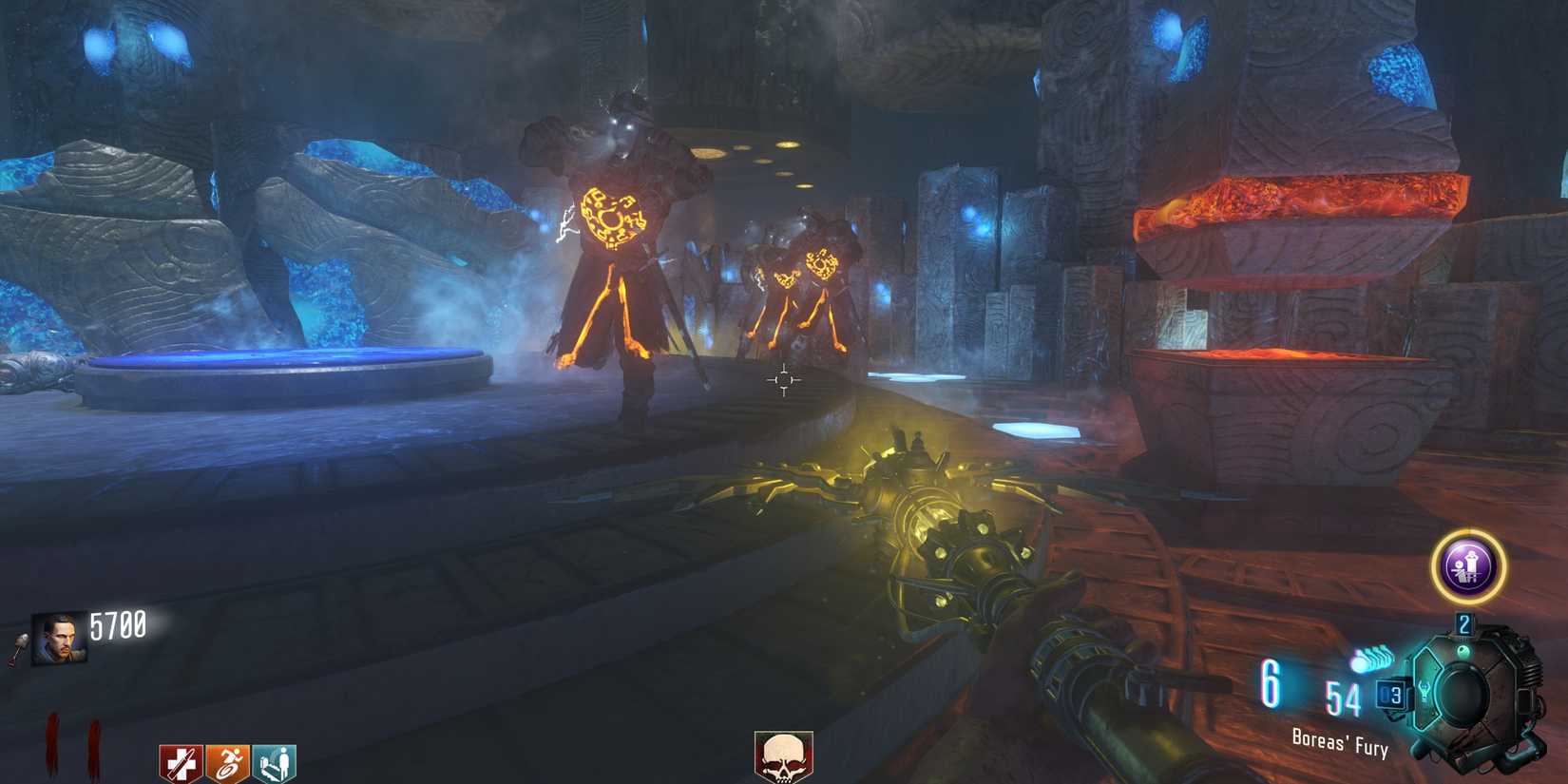
Task: Select the Quick Revive perk icon
Action: point(274,763)
